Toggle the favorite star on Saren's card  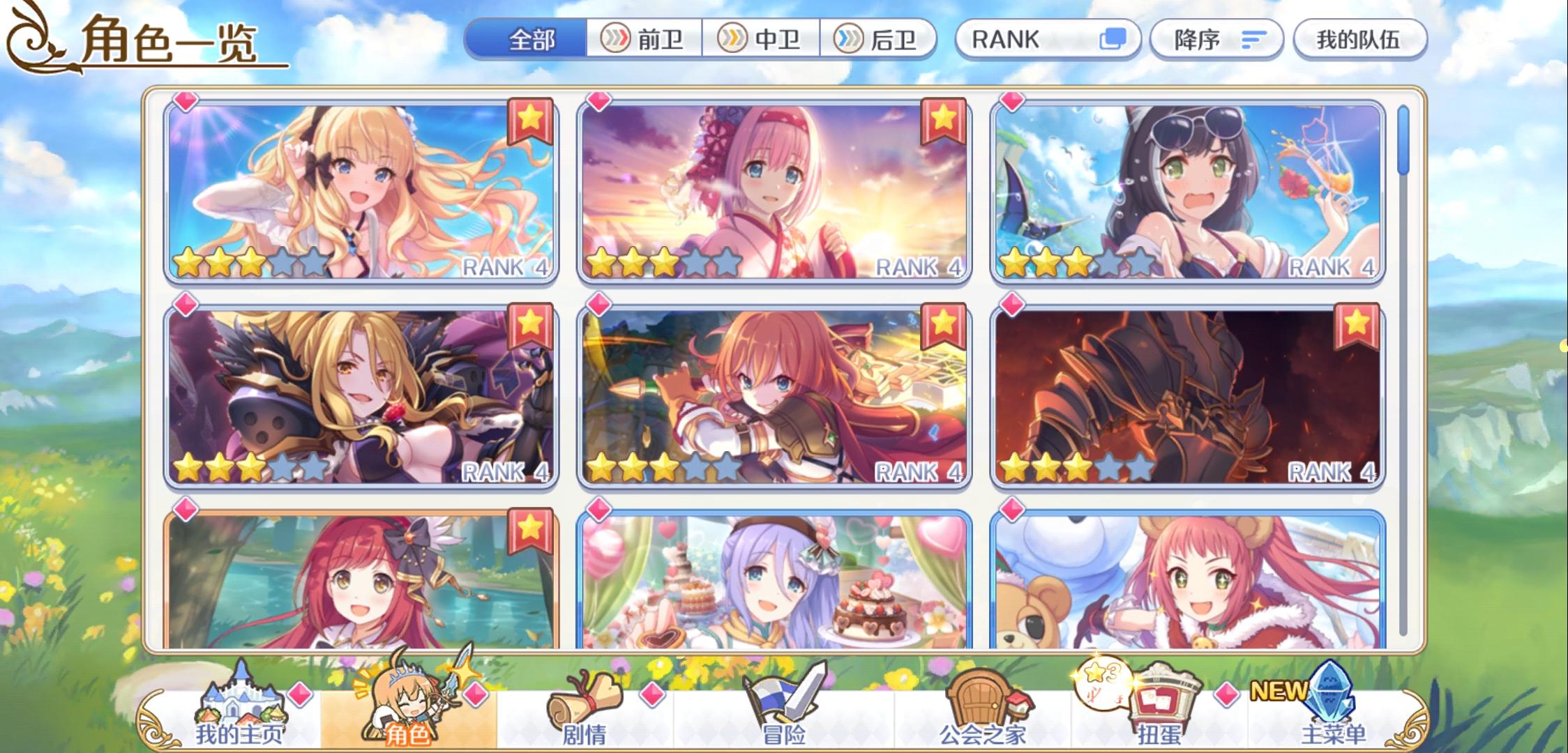click(x=531, y=121)
